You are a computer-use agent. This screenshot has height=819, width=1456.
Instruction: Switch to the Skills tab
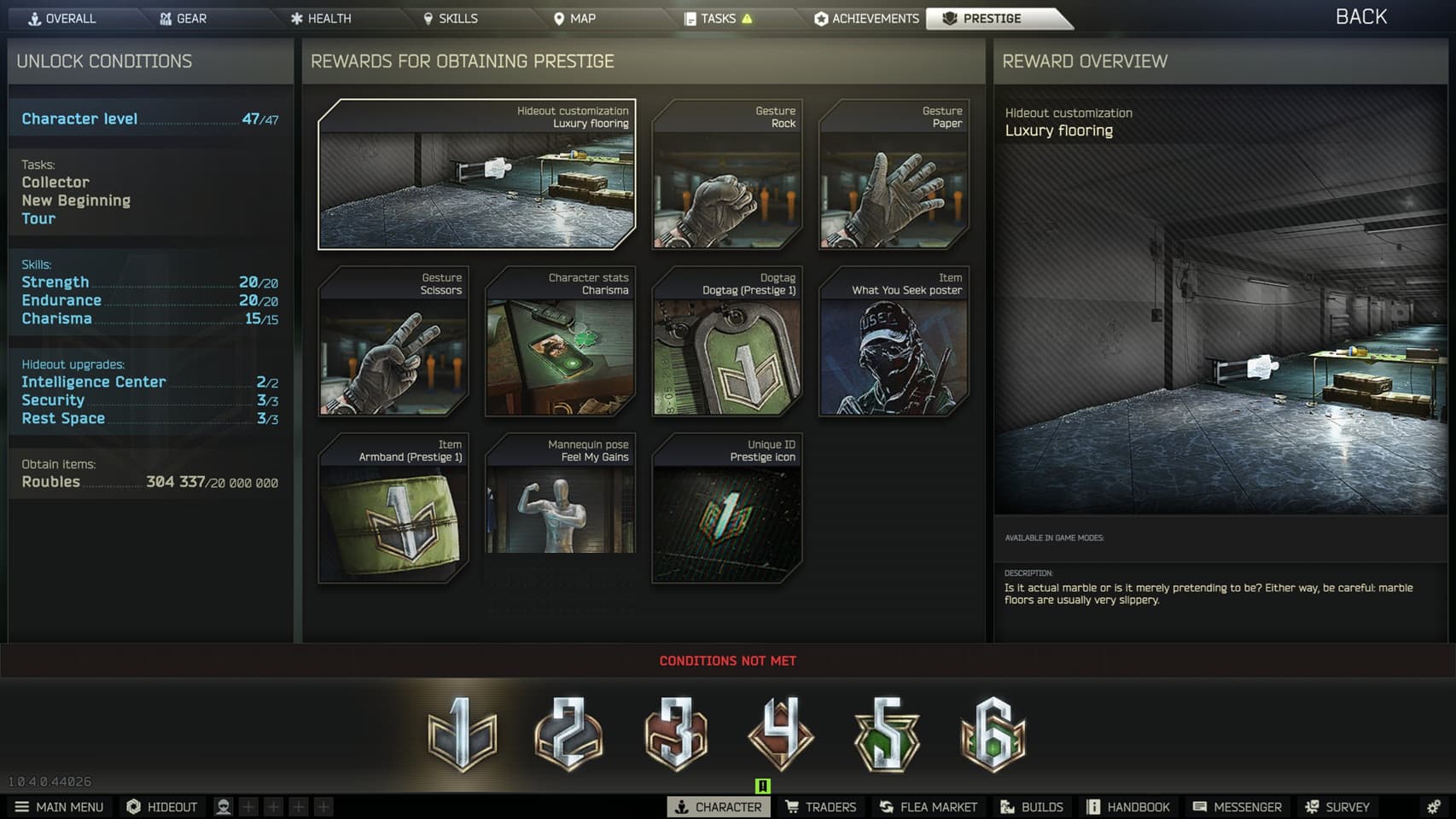click(x=451, y=17)
